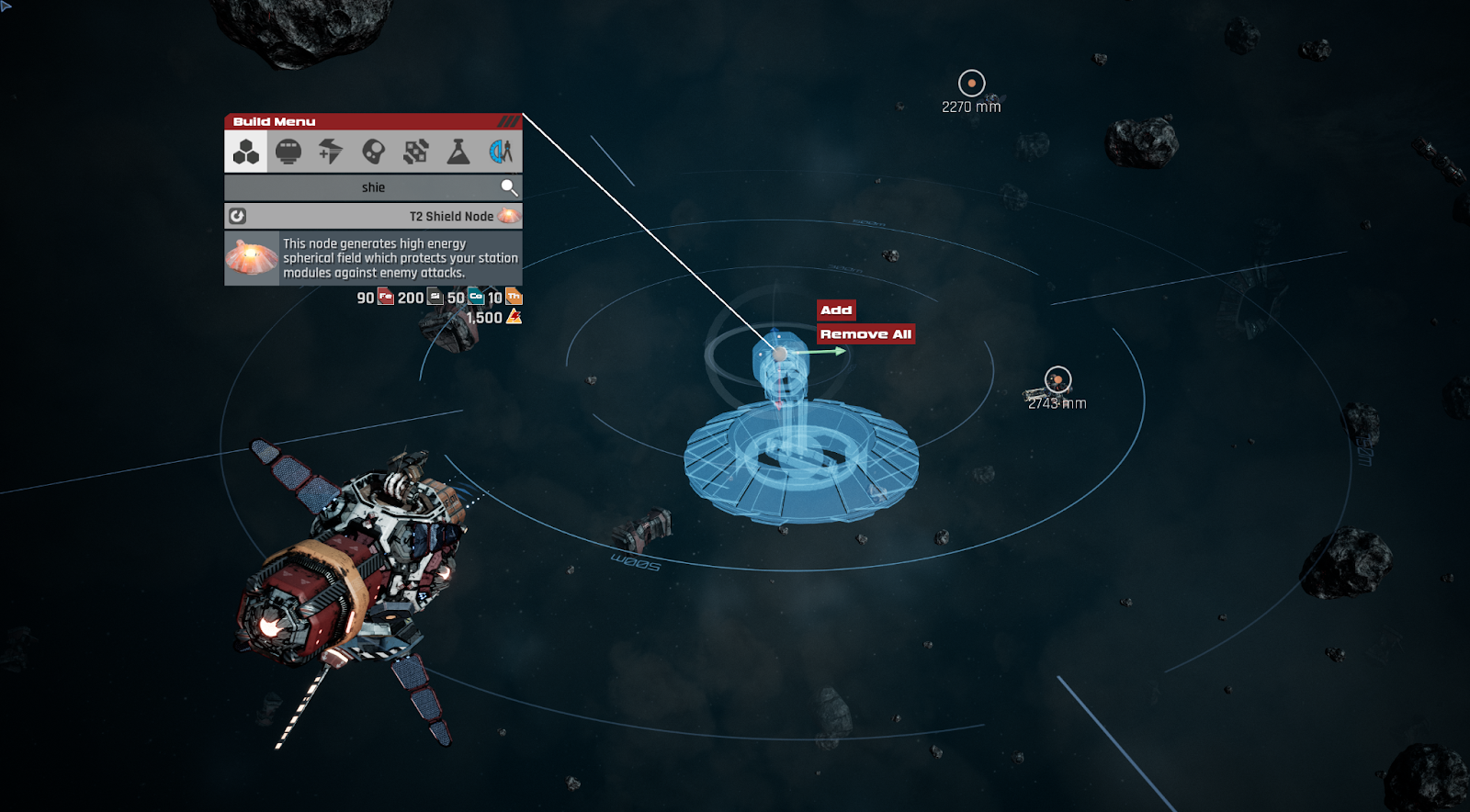The width and height of the screenshot is (1470, 812).
Task: Select the blue compass blueprint category icon
Action: point(499,152)
